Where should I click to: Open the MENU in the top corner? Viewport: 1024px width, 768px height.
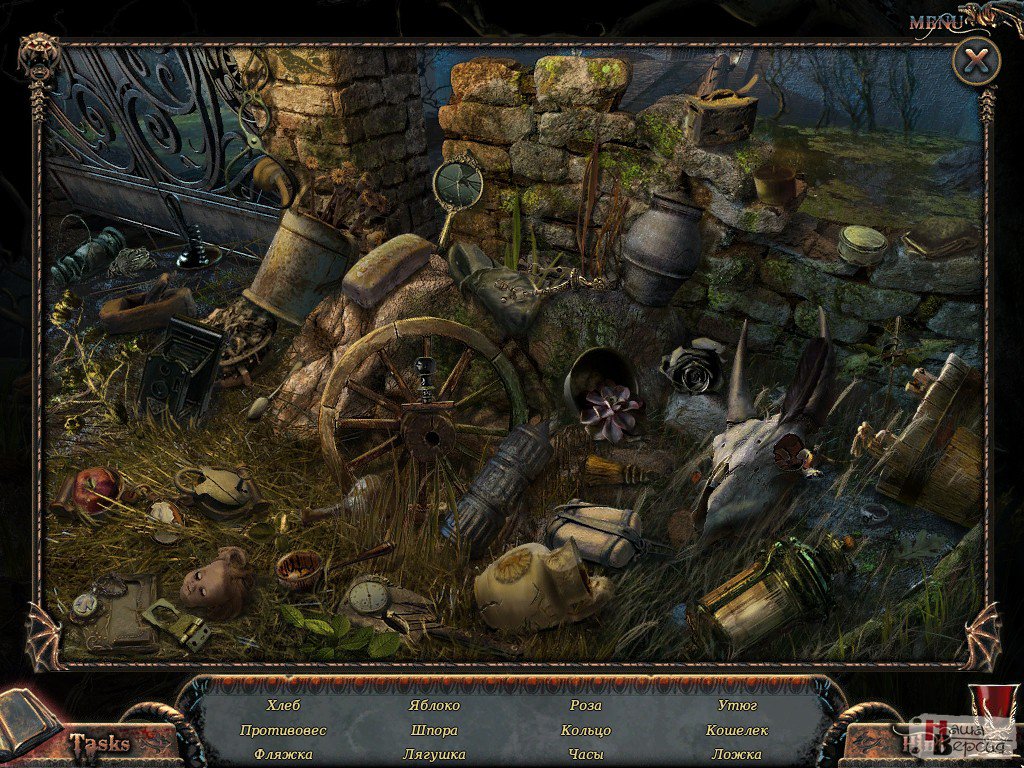tap(936, 20)
